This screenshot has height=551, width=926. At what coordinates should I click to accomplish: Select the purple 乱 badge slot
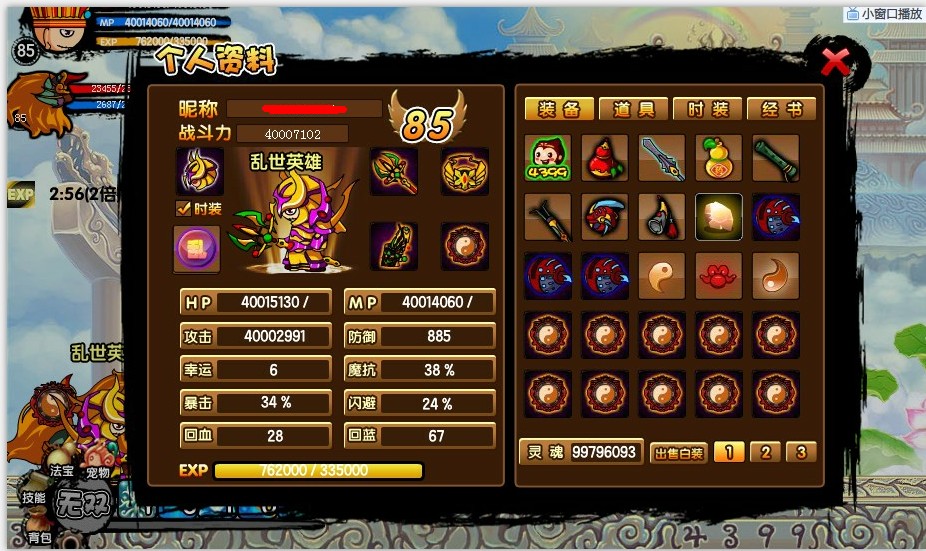pyautogui.click(x=196, y=247)
